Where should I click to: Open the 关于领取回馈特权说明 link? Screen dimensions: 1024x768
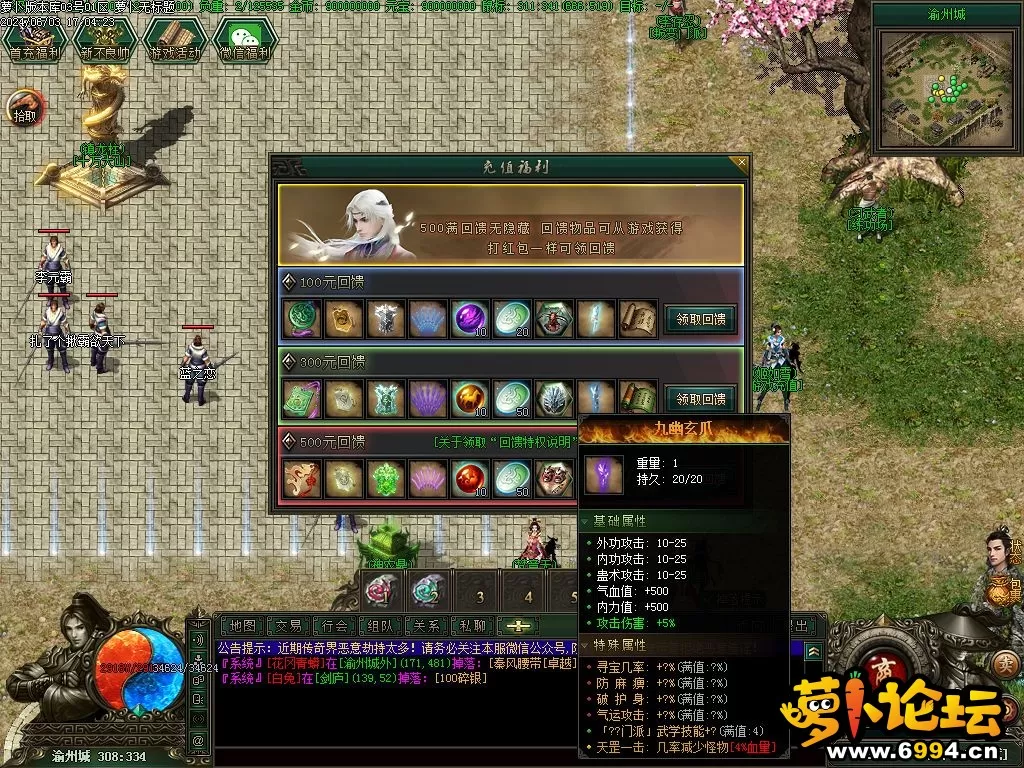505,441
